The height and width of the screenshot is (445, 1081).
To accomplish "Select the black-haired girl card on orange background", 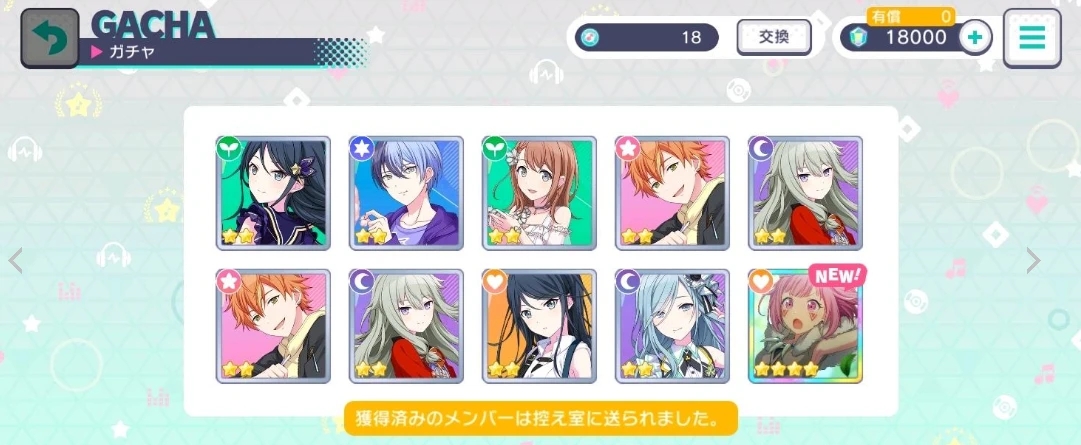I will click(x=539, y=326).
